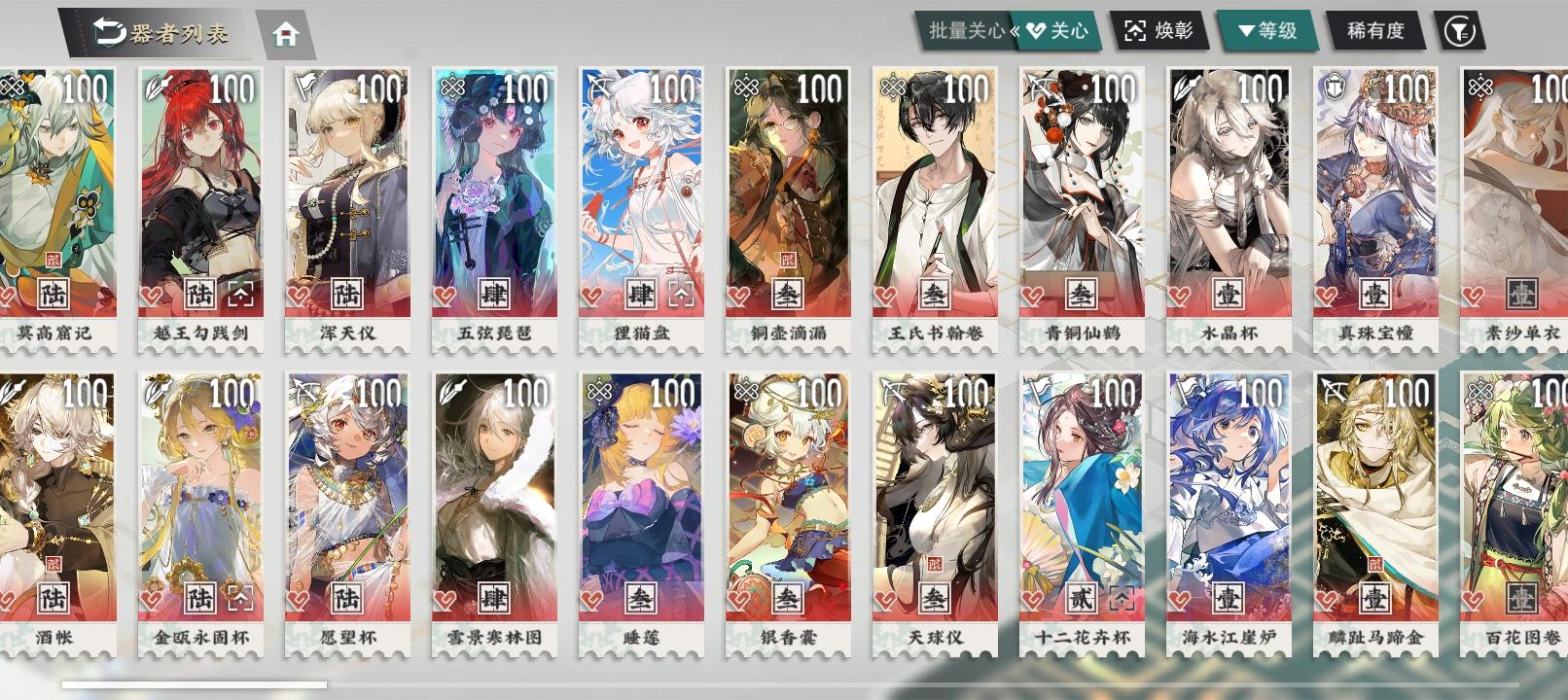Select the 关心 sort button
Screen dimensions: 1568x700
1070,29
